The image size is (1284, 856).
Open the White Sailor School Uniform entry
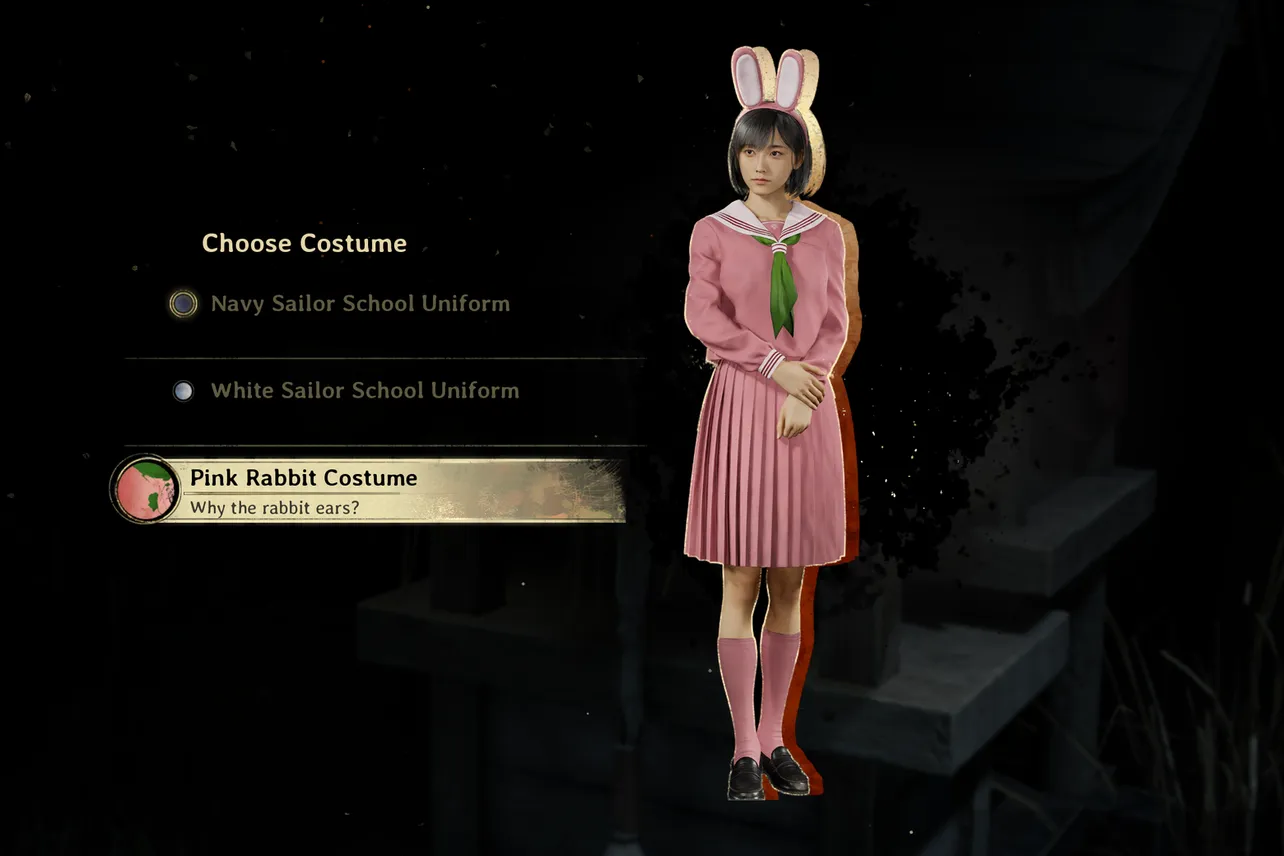click(362, 390)
